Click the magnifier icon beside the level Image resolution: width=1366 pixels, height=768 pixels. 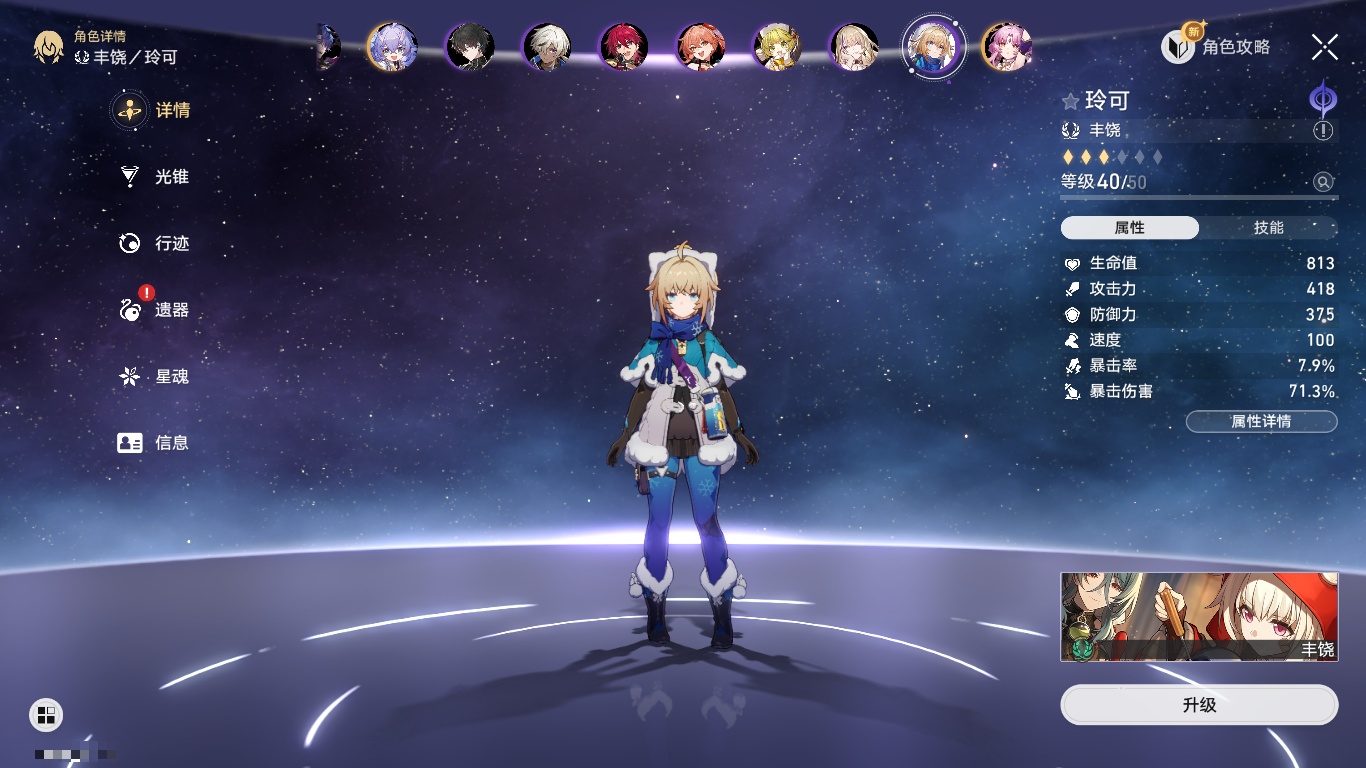click(1323, 182)
